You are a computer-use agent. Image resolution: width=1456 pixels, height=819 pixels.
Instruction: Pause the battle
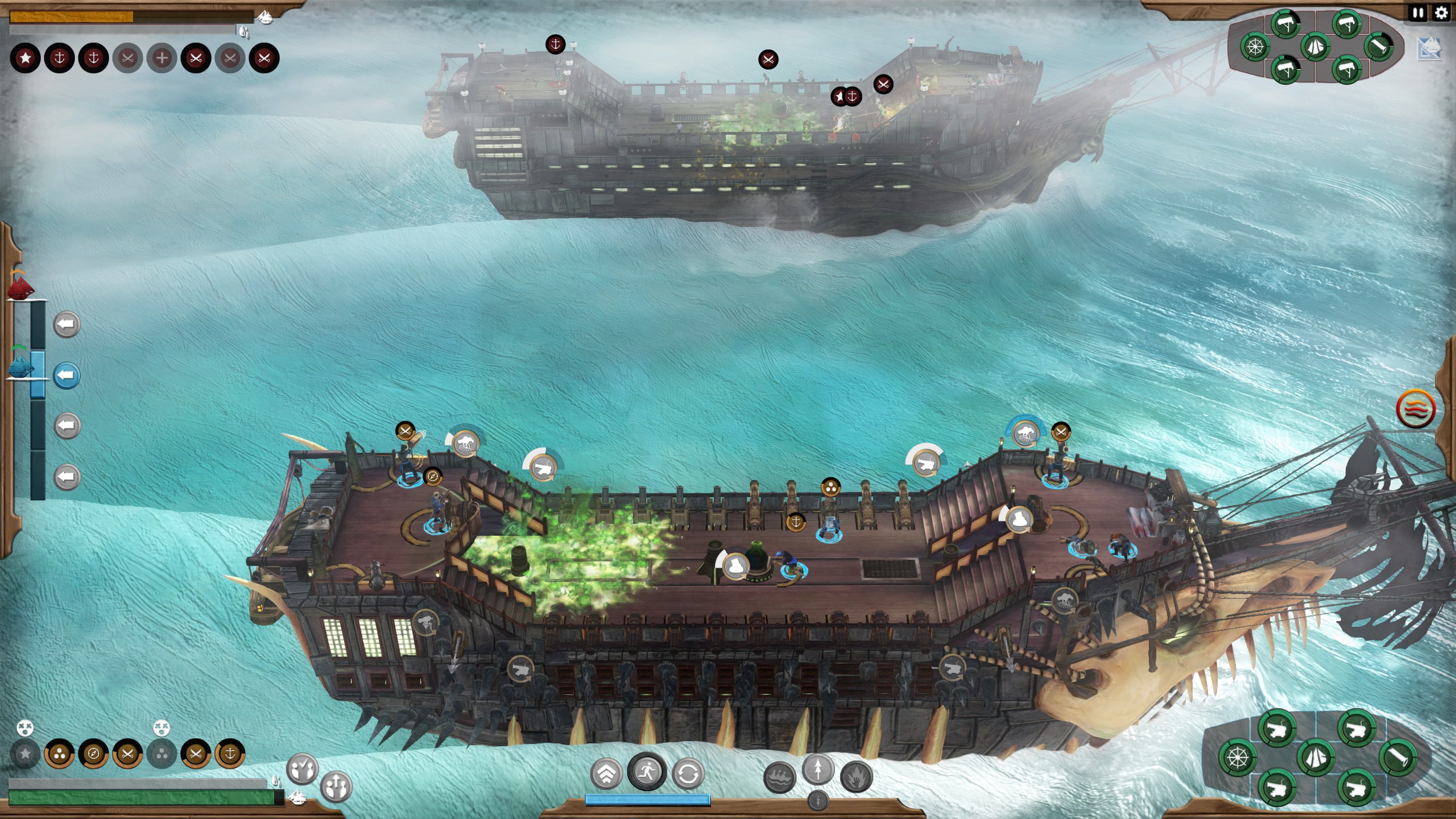click(1418, 13)
